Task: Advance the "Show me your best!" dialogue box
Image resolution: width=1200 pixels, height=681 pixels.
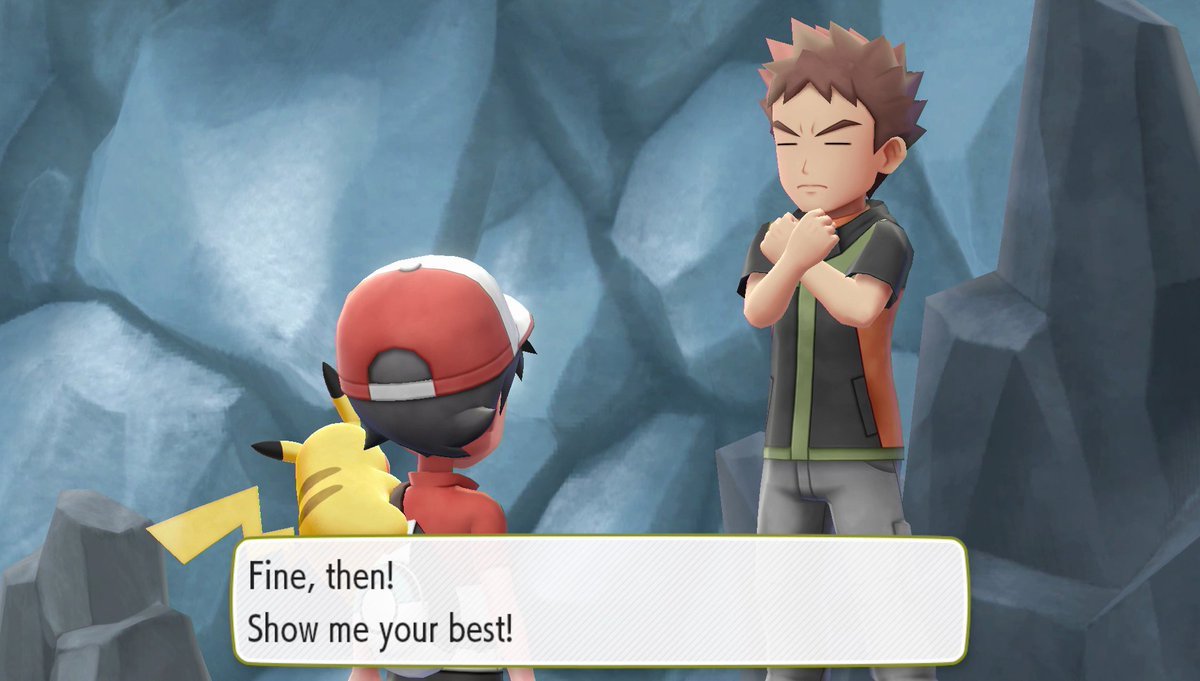Action: click(600, 600)
